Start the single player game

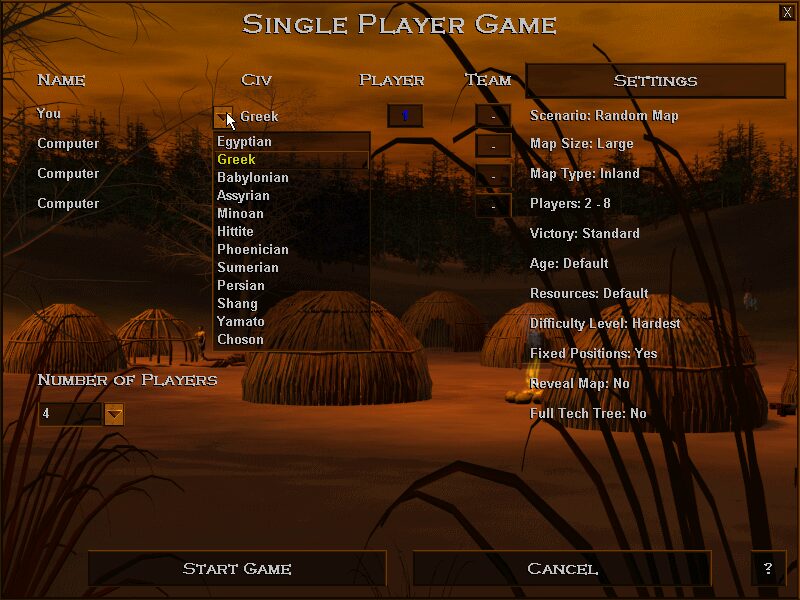tap(237, 569)
